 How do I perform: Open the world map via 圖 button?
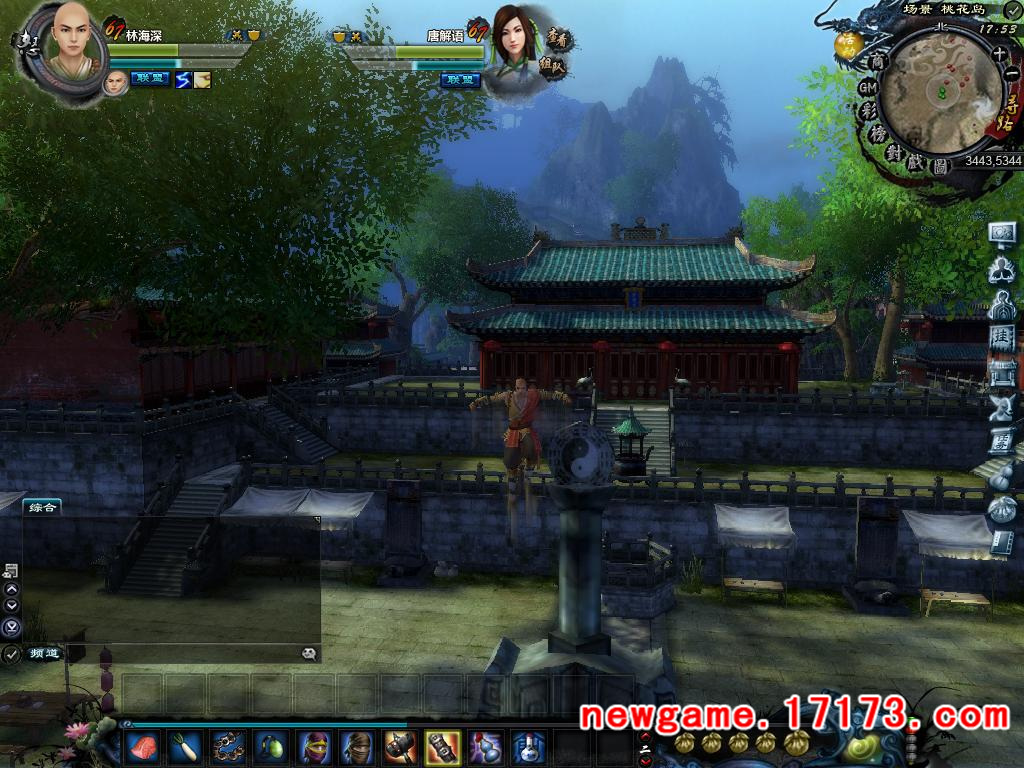[x=940, y=168]
